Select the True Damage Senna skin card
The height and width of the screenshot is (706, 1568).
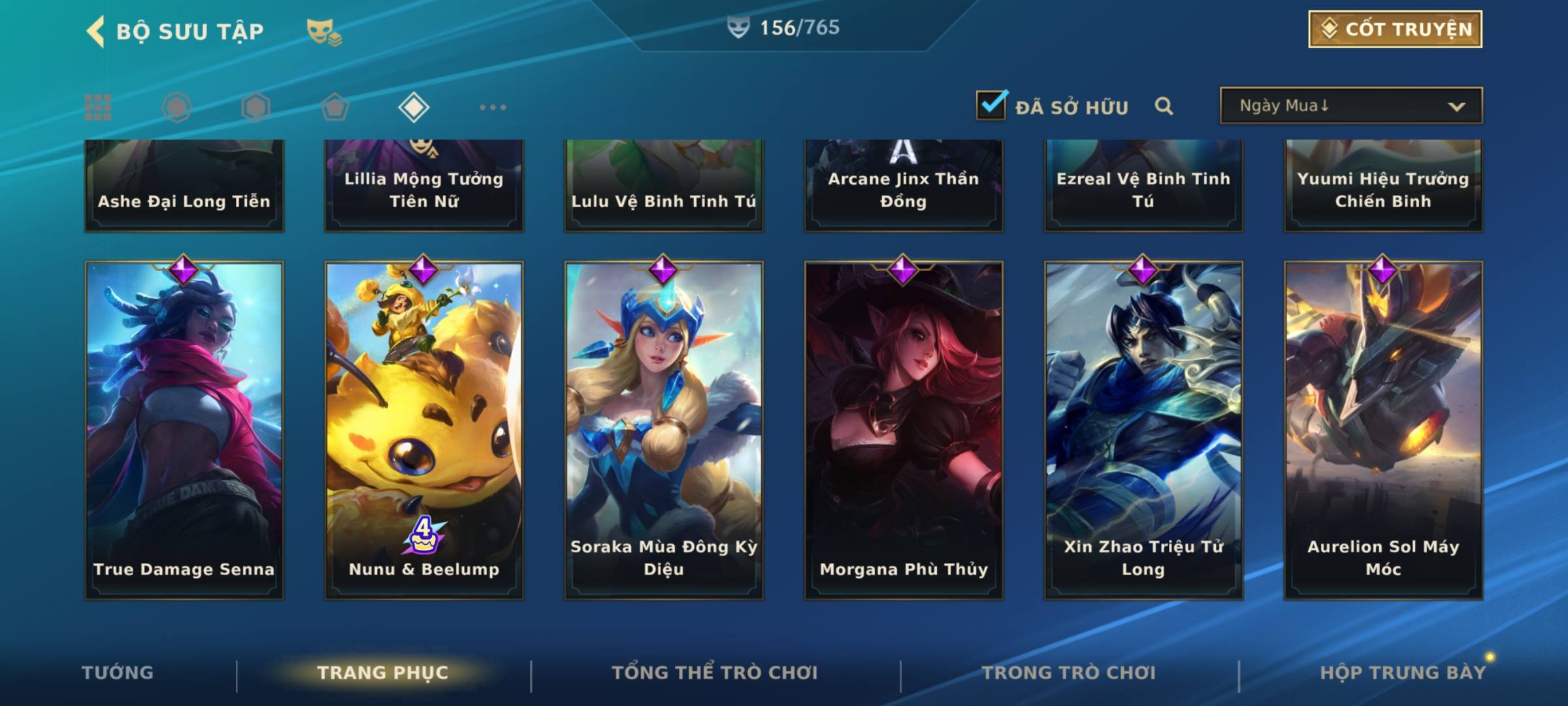[x=184, y=430]
